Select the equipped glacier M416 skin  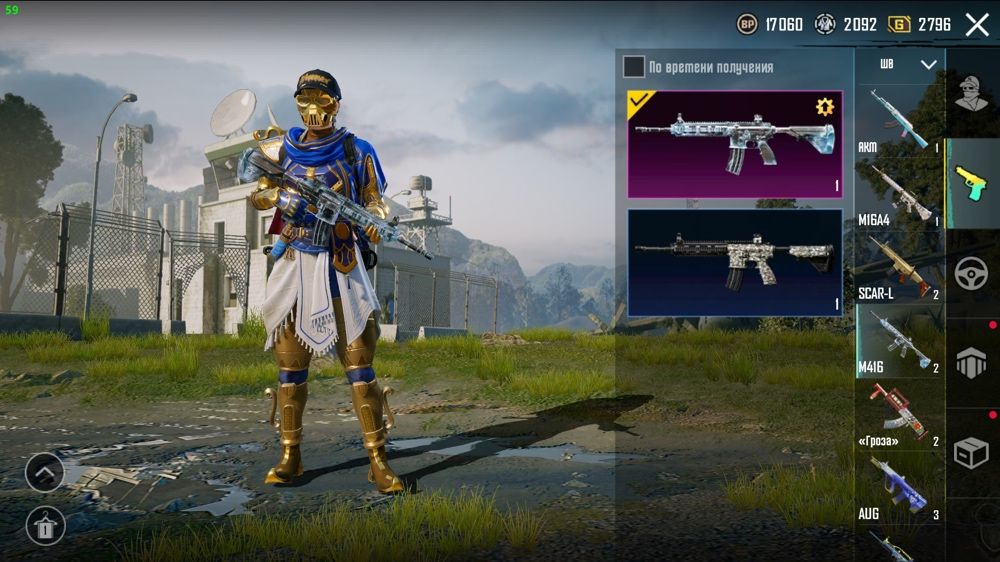coord(734,144)
